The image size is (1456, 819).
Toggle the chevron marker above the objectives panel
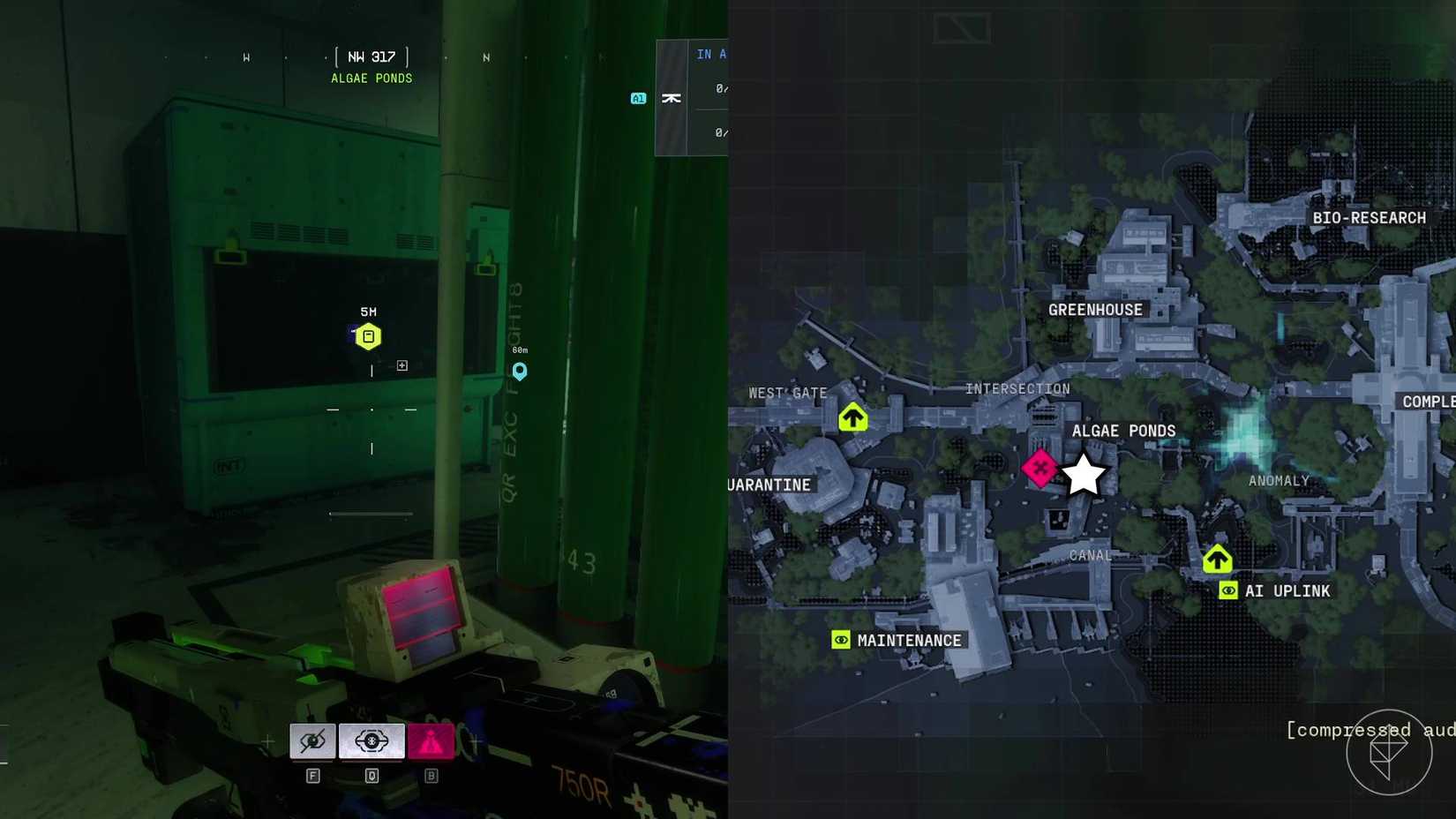click(672, 98)
